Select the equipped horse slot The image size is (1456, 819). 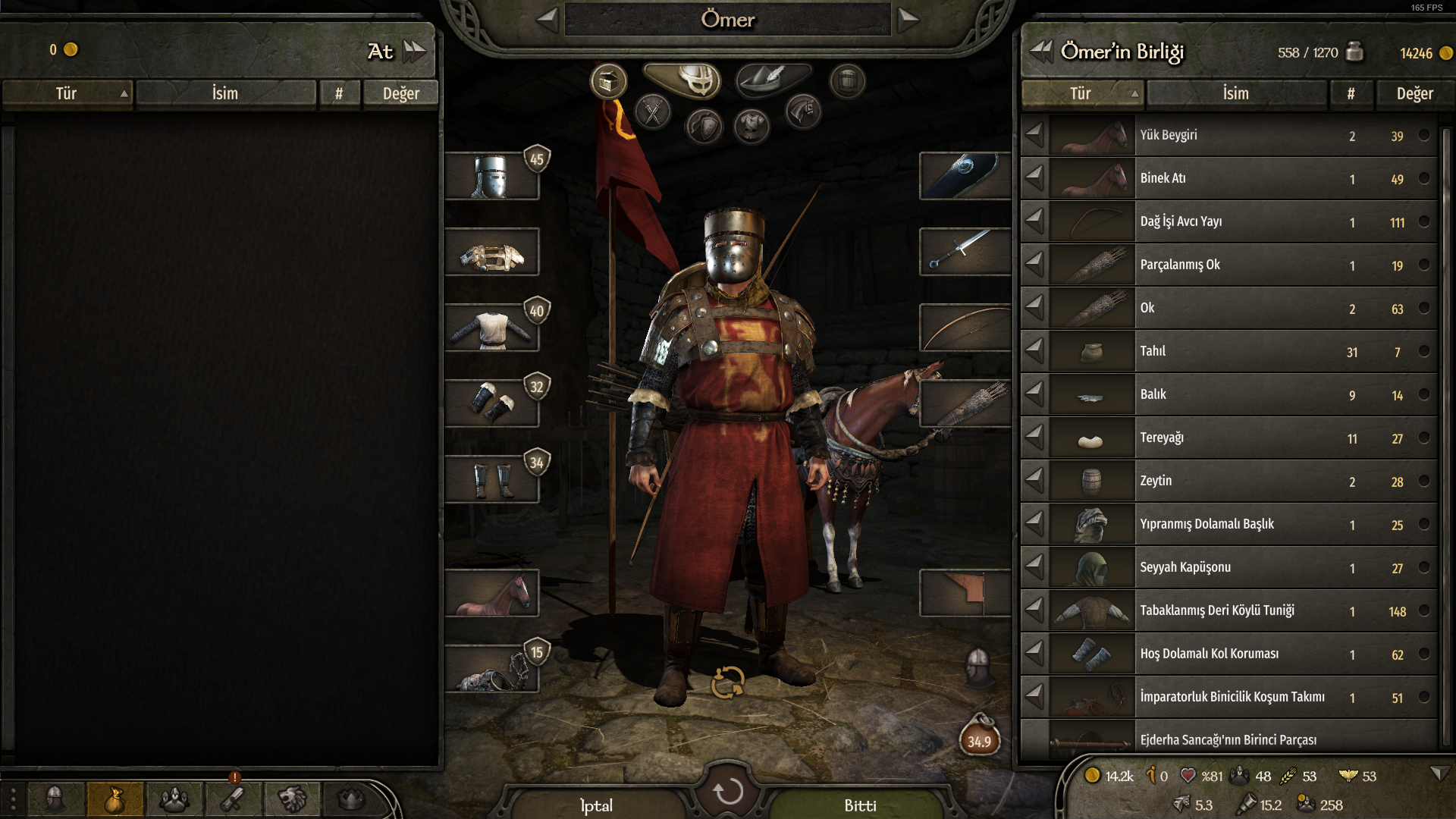tap(491, 593)
